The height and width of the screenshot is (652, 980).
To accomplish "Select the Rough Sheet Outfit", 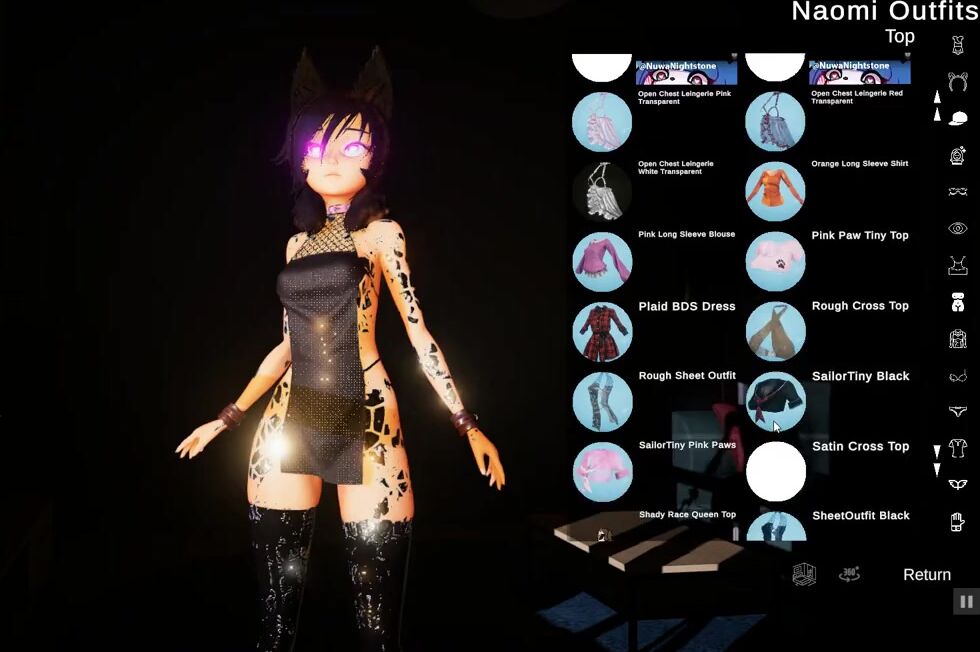I will tap(602, 402).
